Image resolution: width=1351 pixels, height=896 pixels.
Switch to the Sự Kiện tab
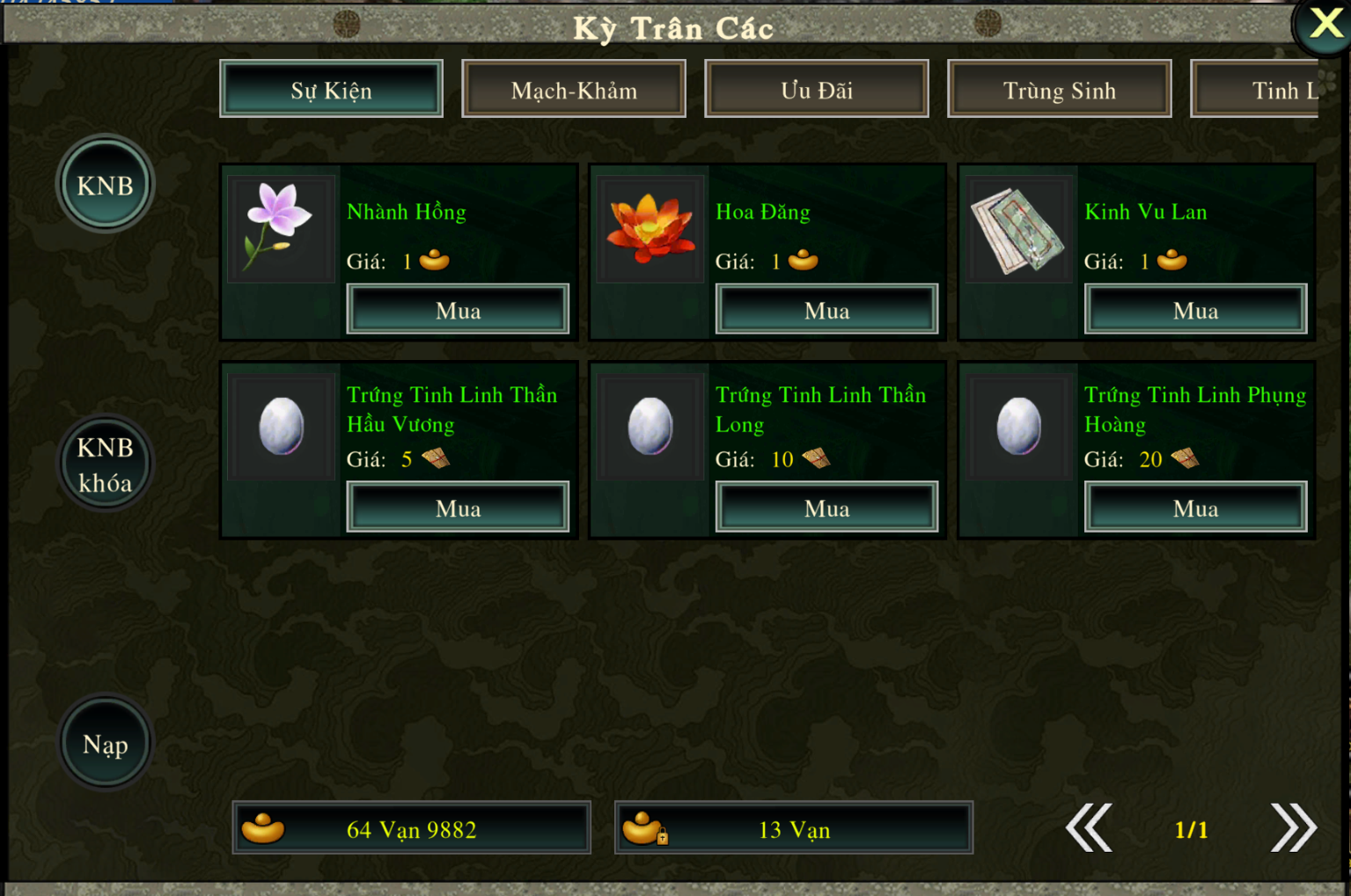point(331,90)
